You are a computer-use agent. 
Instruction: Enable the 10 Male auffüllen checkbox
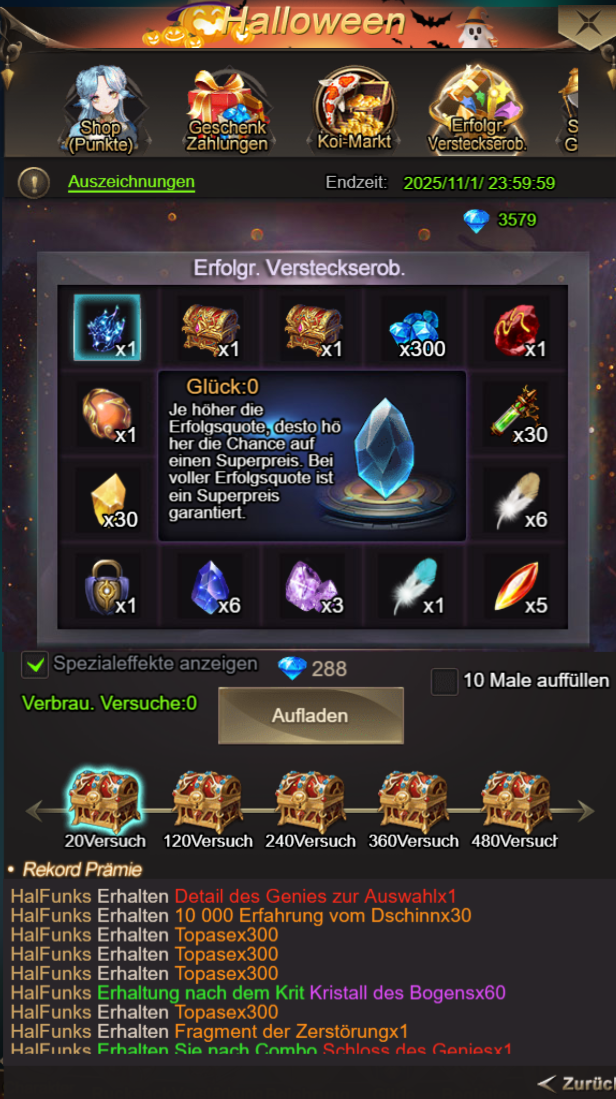pos(444,681)
